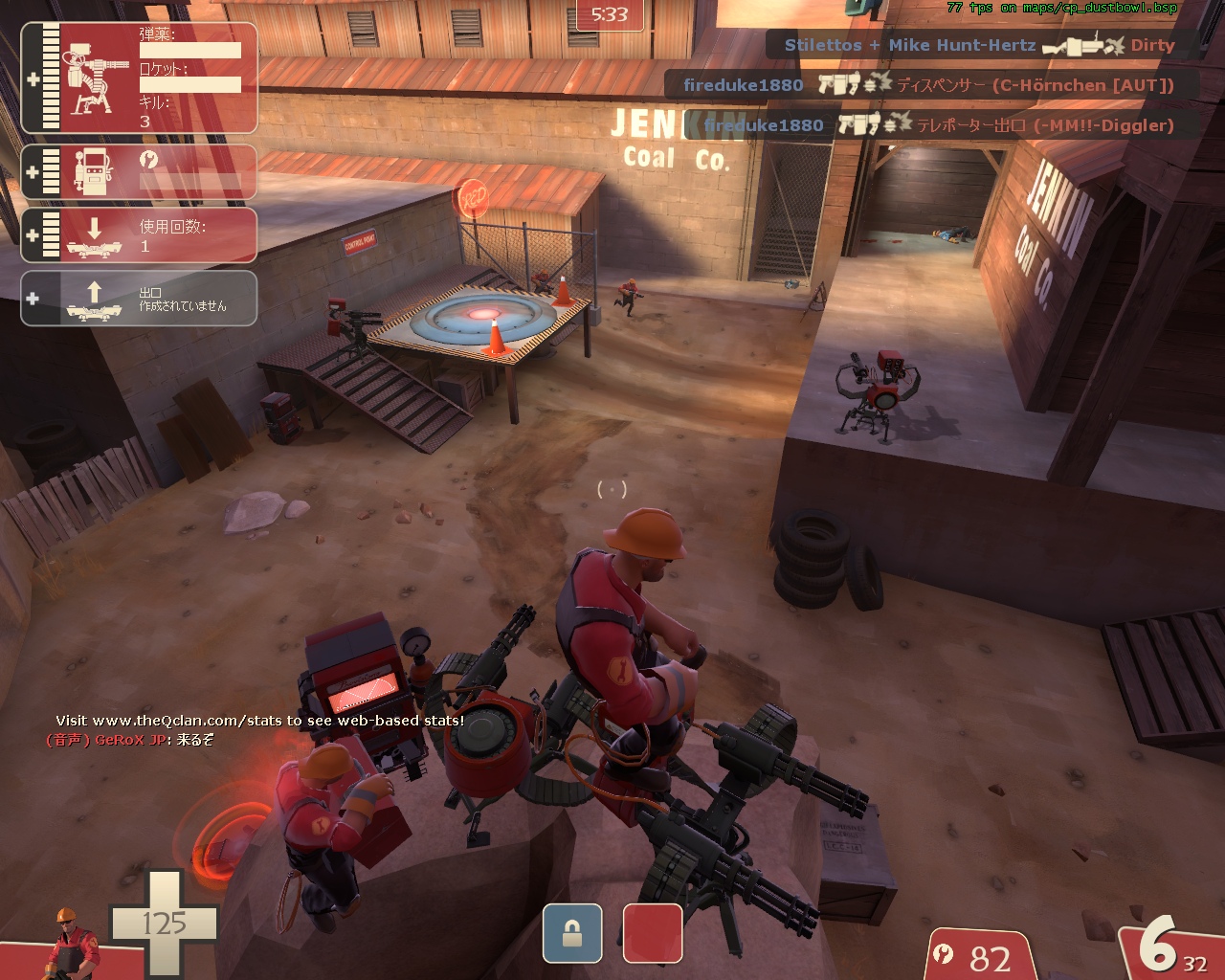Select the kill feed row mentioning -MM!!-Diggler

coord(939,125)
